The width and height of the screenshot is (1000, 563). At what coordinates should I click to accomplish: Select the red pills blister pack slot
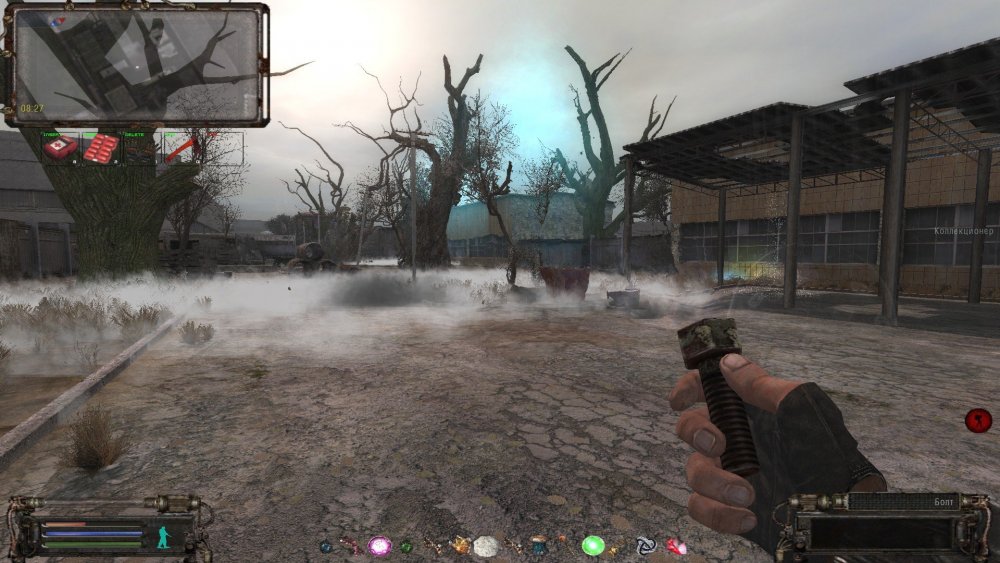pos(101,149)
